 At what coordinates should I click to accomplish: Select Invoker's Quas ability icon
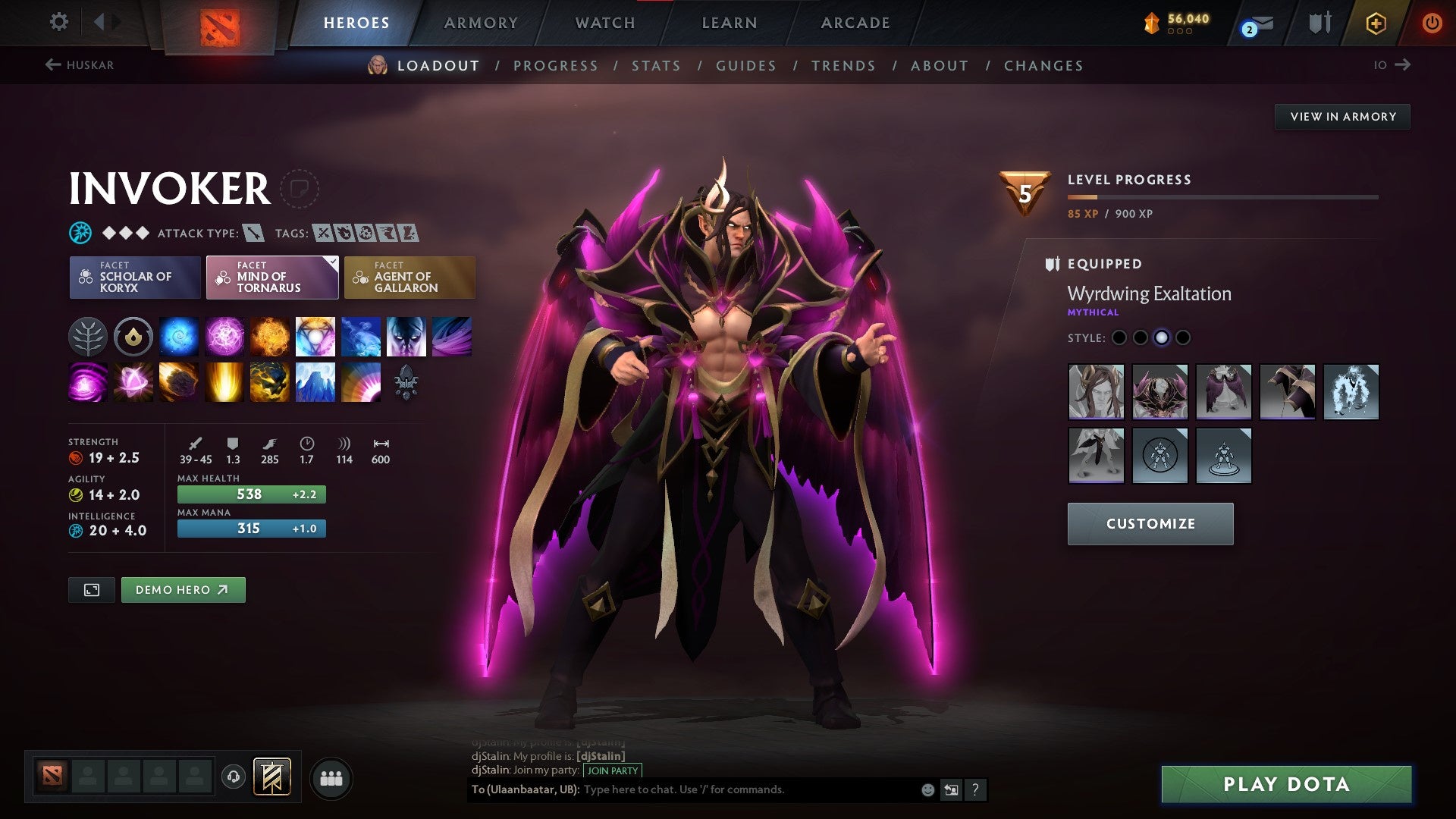[178, 337]
